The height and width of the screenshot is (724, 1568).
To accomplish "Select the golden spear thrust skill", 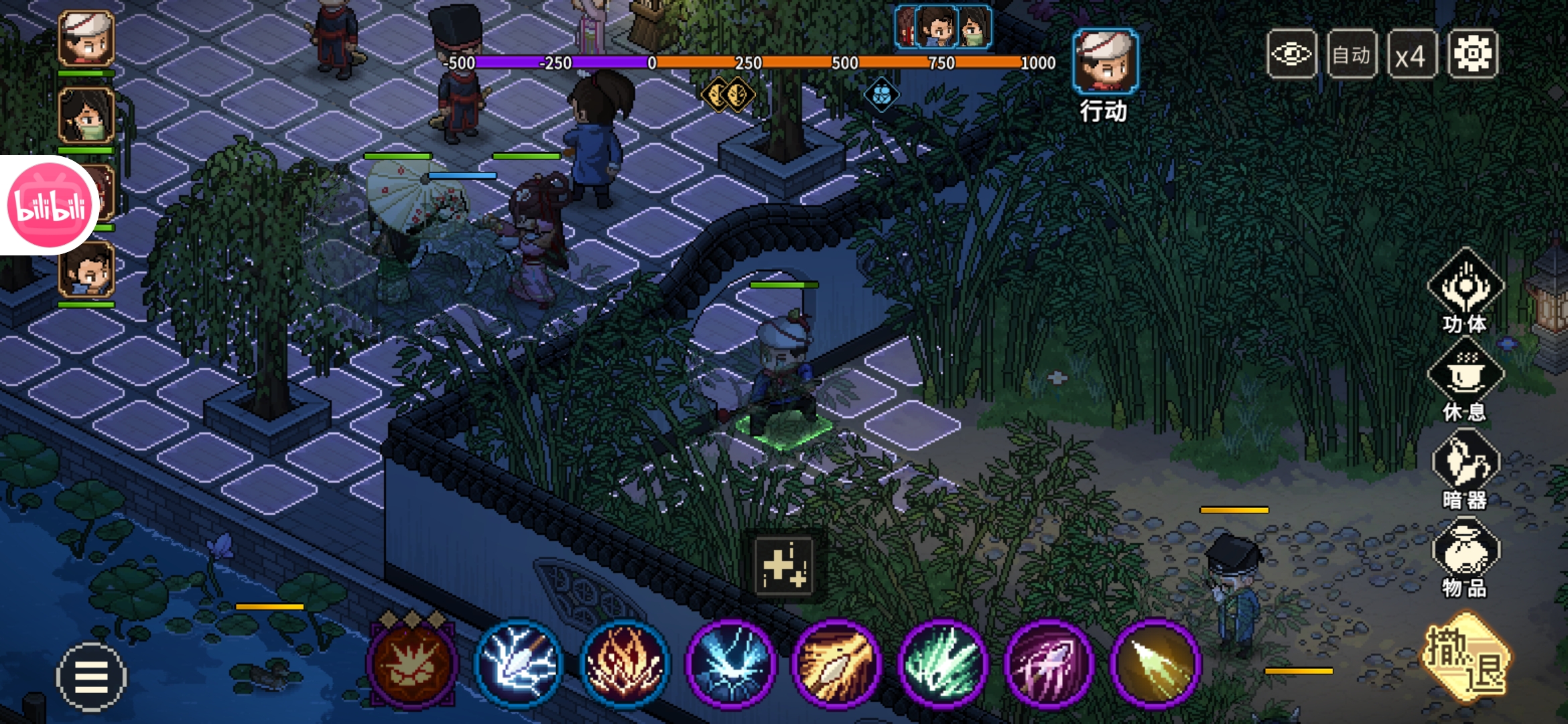I will (x=836, y=664).
